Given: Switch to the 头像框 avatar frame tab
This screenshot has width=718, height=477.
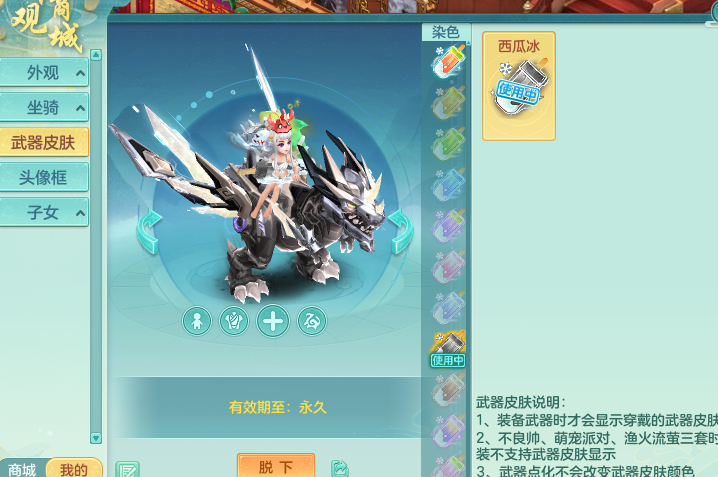Looking at the screenshot, I should (44, 177).
